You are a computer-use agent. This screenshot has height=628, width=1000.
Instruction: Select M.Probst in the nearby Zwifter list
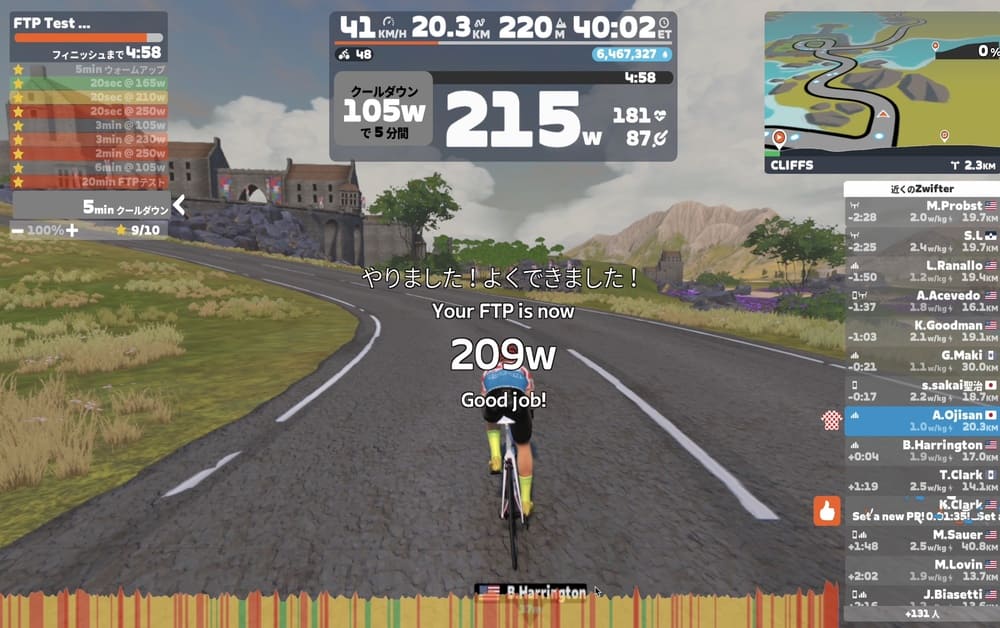point(921,211)
